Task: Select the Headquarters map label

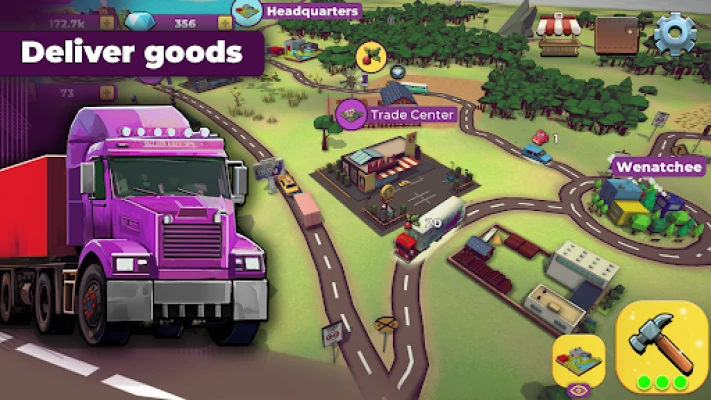Action: coord(297,11)
